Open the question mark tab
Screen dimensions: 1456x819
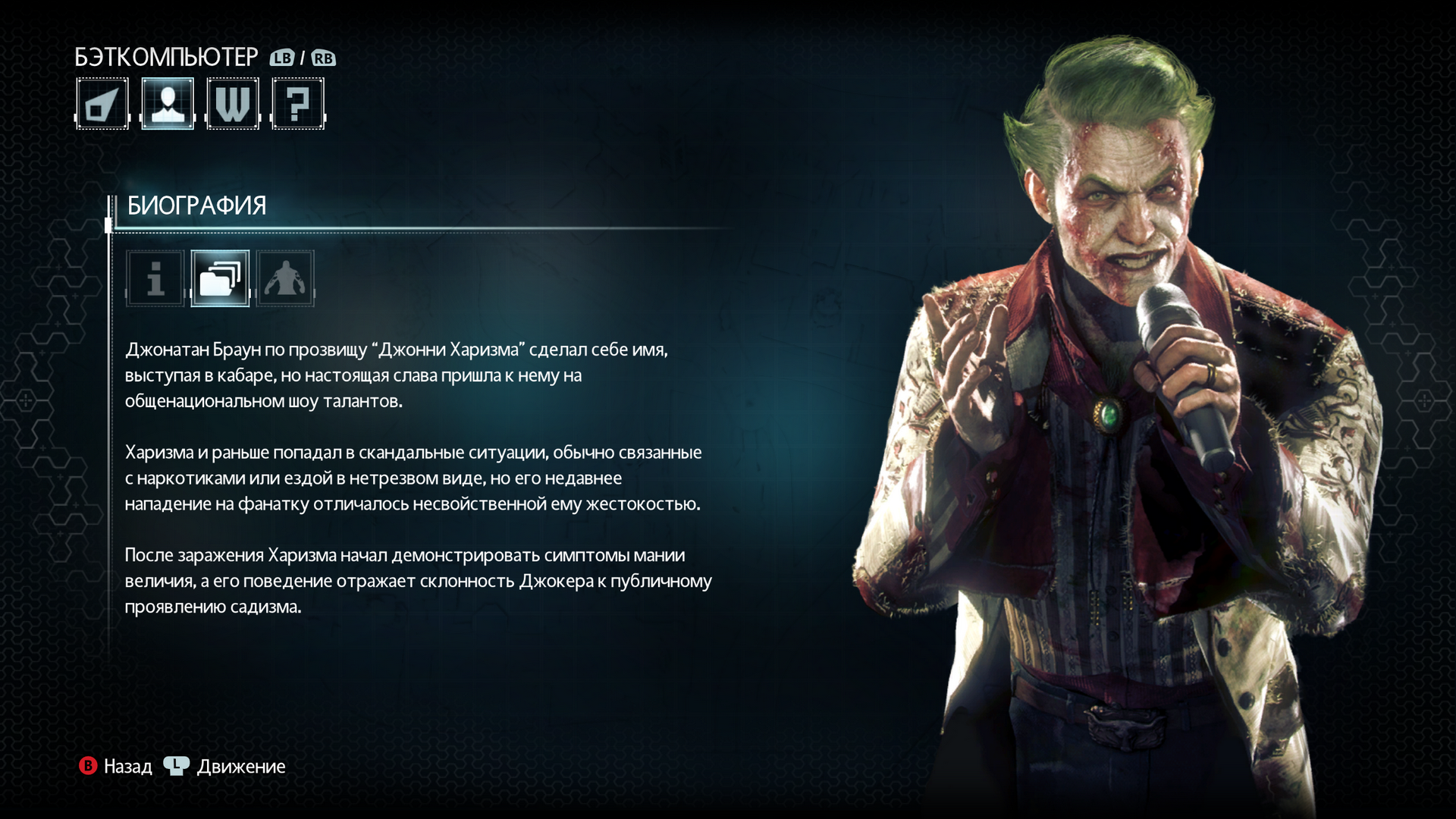click(298, 104)
